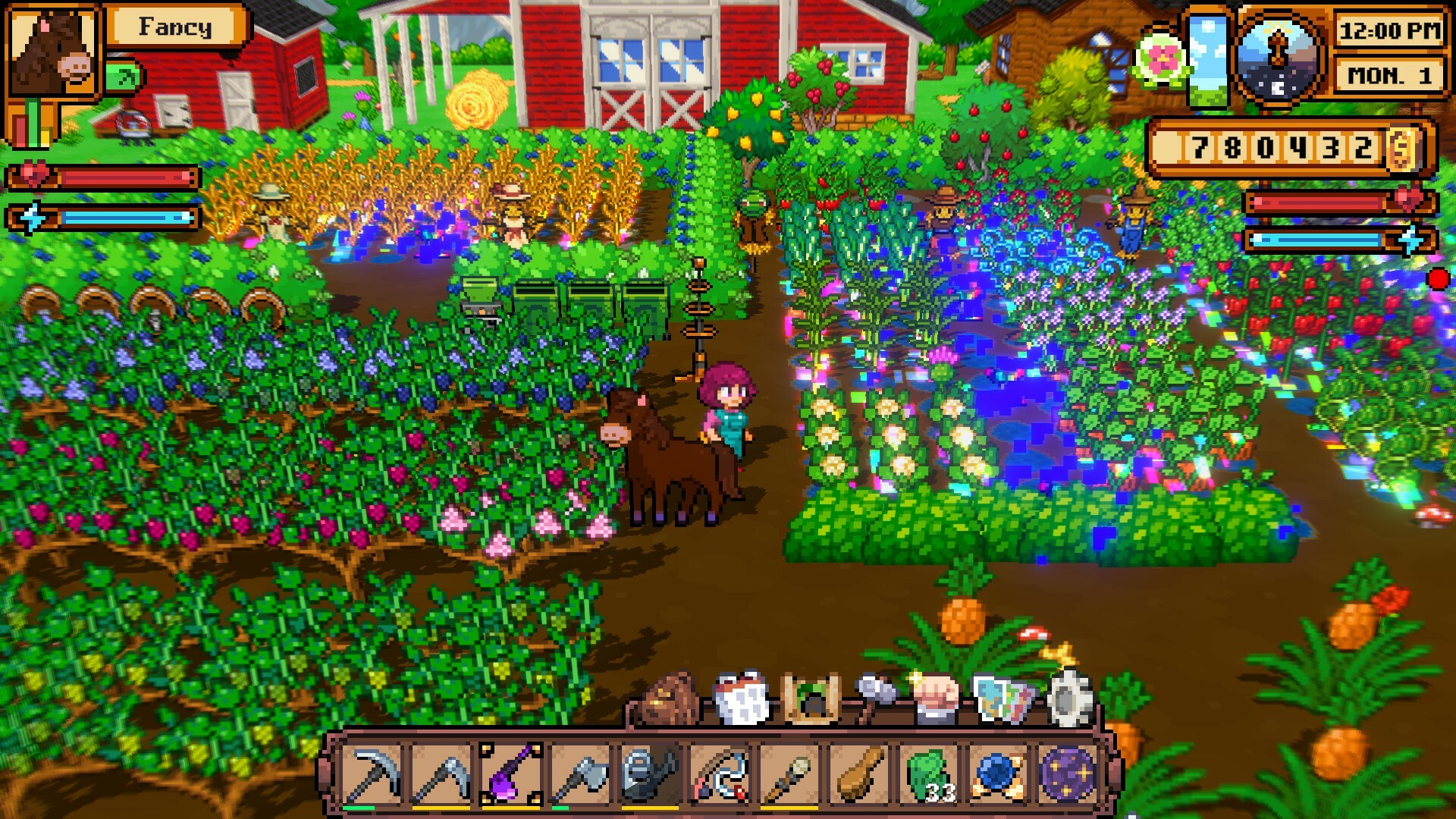Select the hammer item above the hotbar
Image resolution: width=1456 pixels, height=819 pixels.
point(871,686)
